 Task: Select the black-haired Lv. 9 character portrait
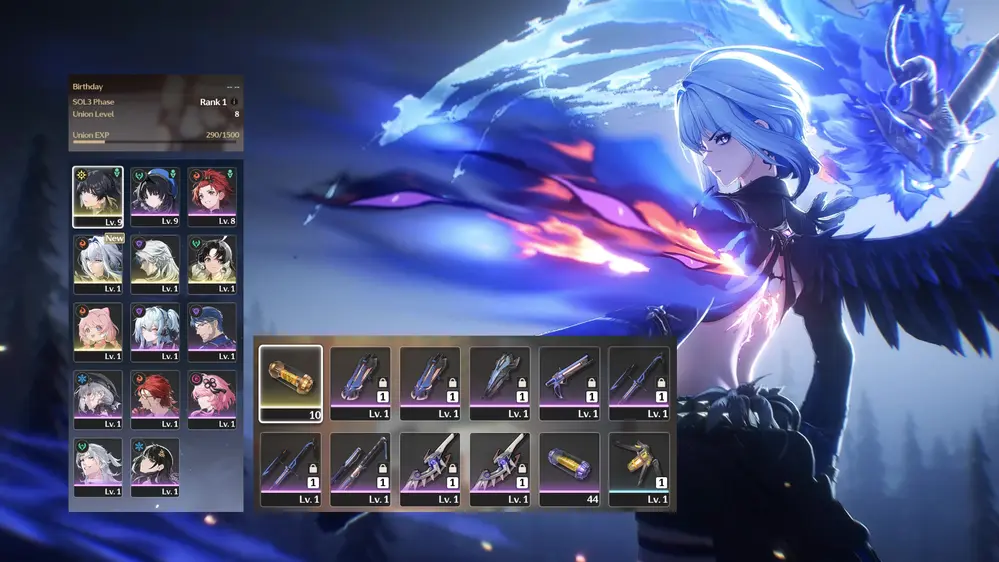[x=98, y=196]
